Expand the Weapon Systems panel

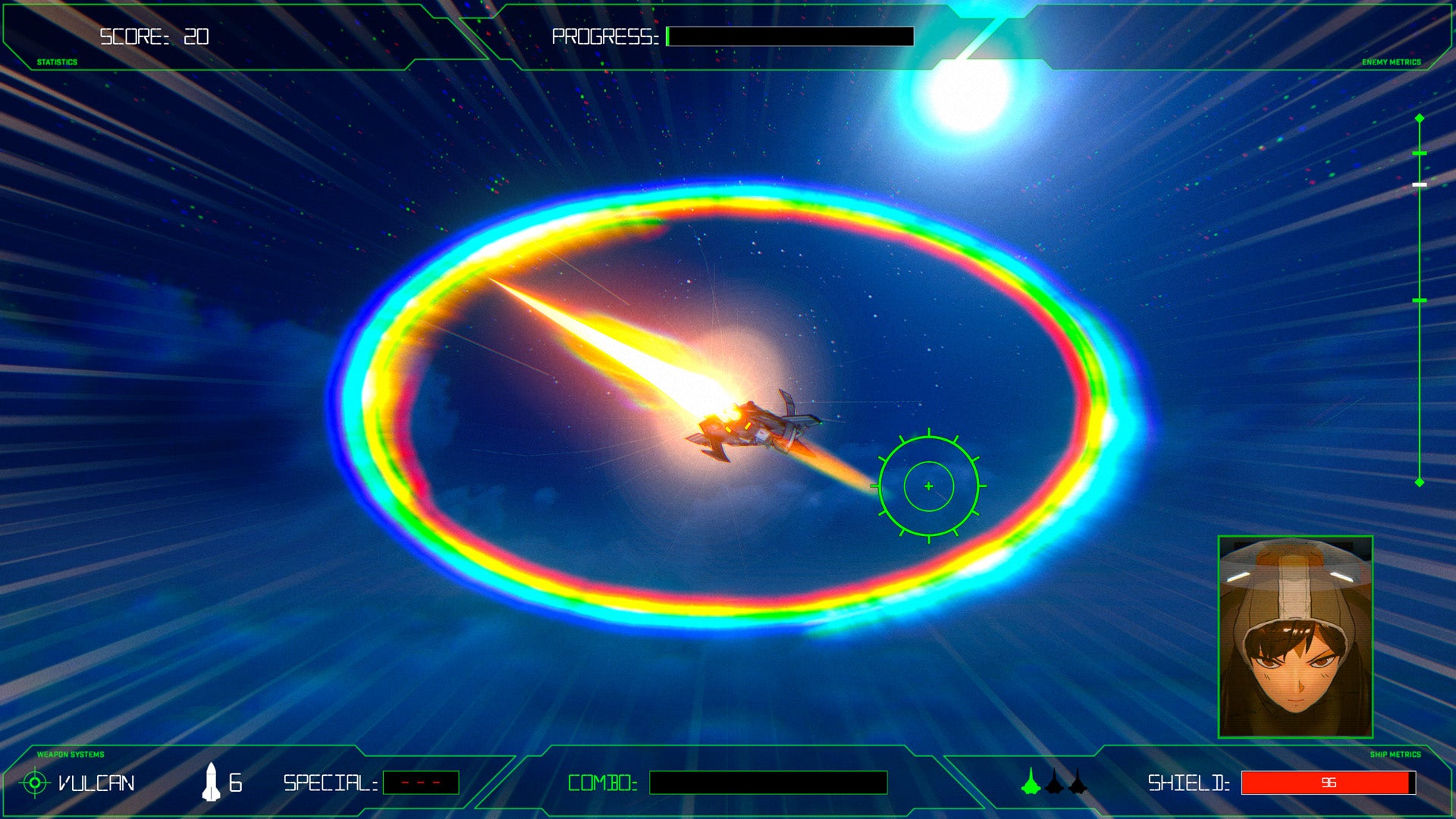(x=70, y=754)
